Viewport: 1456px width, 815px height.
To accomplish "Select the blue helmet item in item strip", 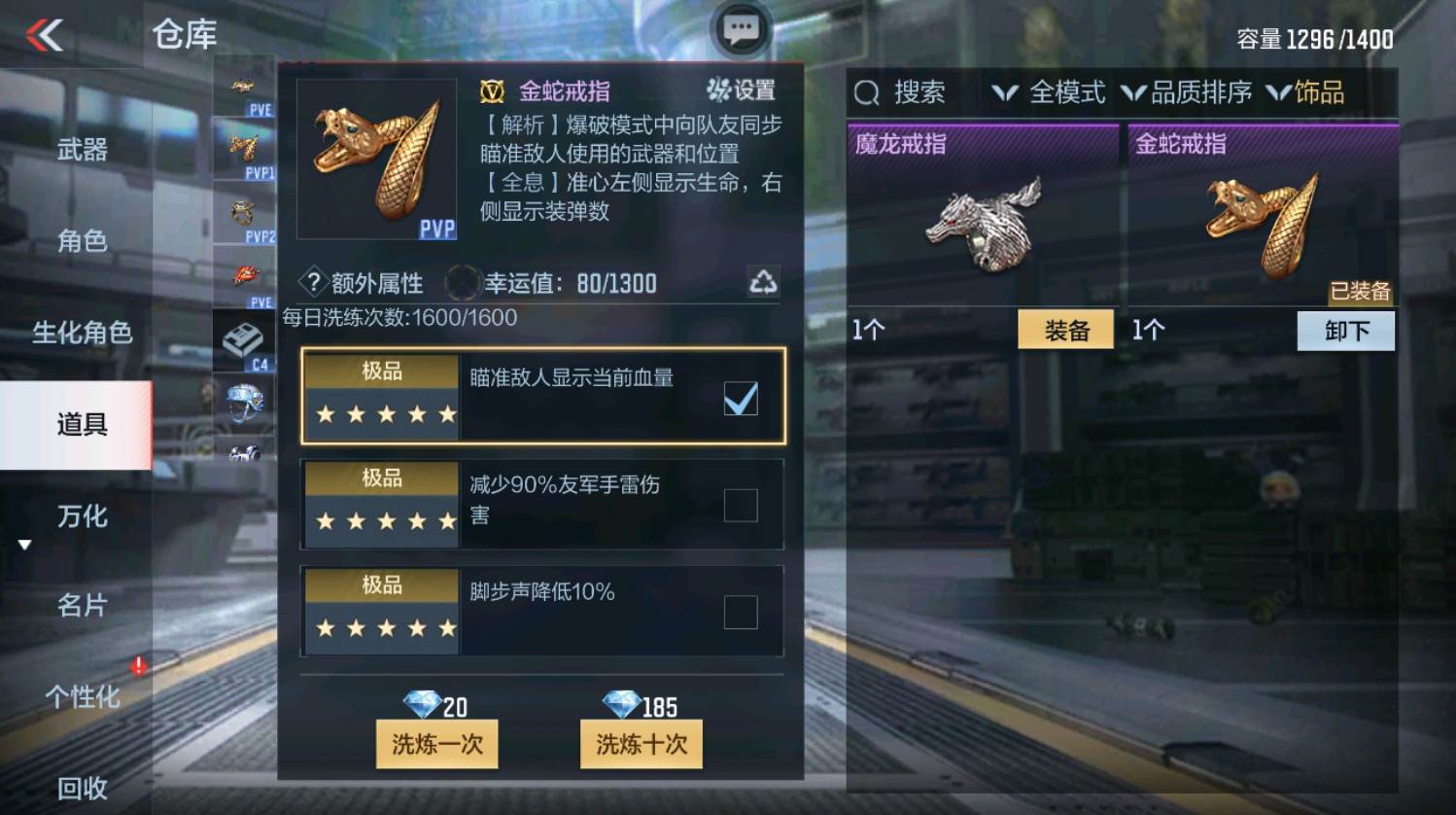I will tap(243, 401).
